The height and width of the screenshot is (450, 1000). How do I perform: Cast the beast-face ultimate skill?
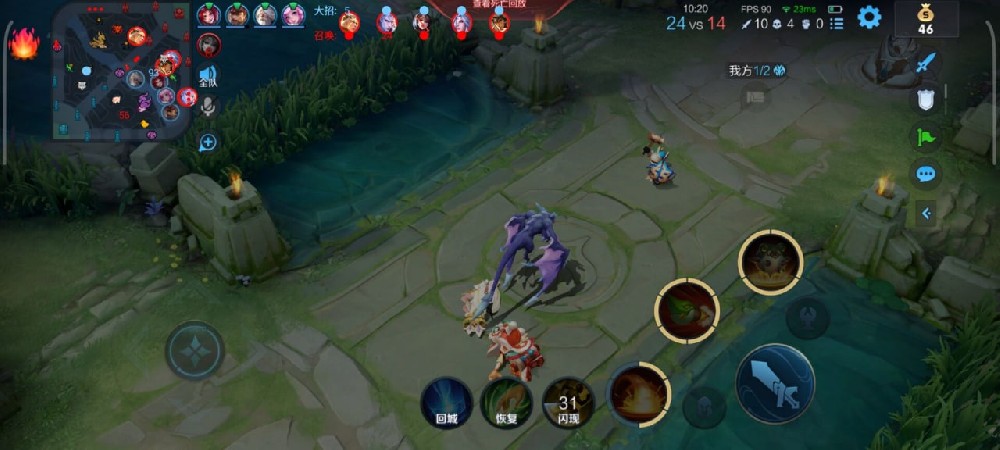[x=770, y=260]
